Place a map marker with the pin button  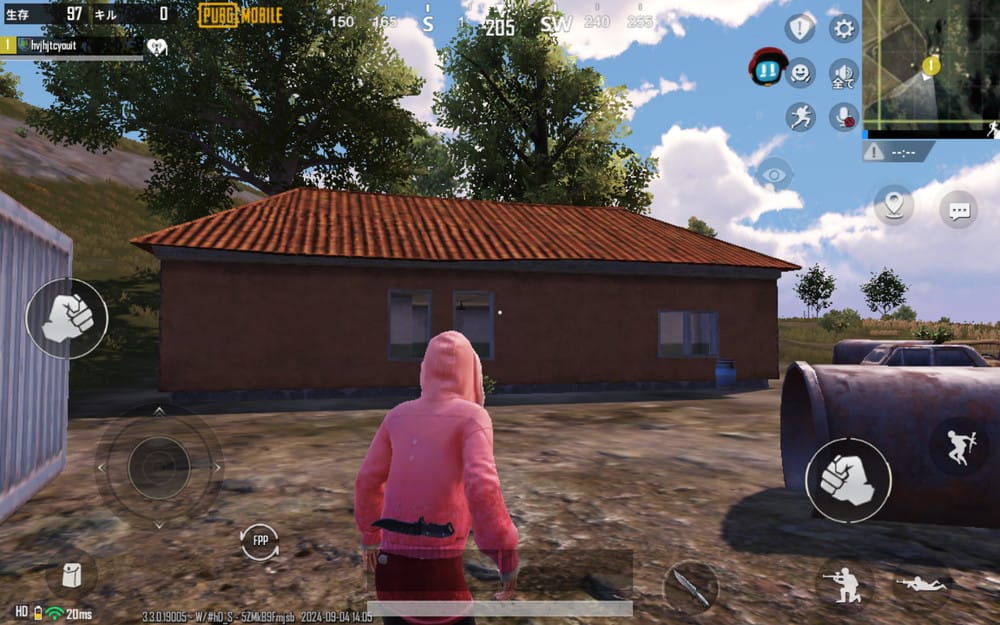(893, 205)
